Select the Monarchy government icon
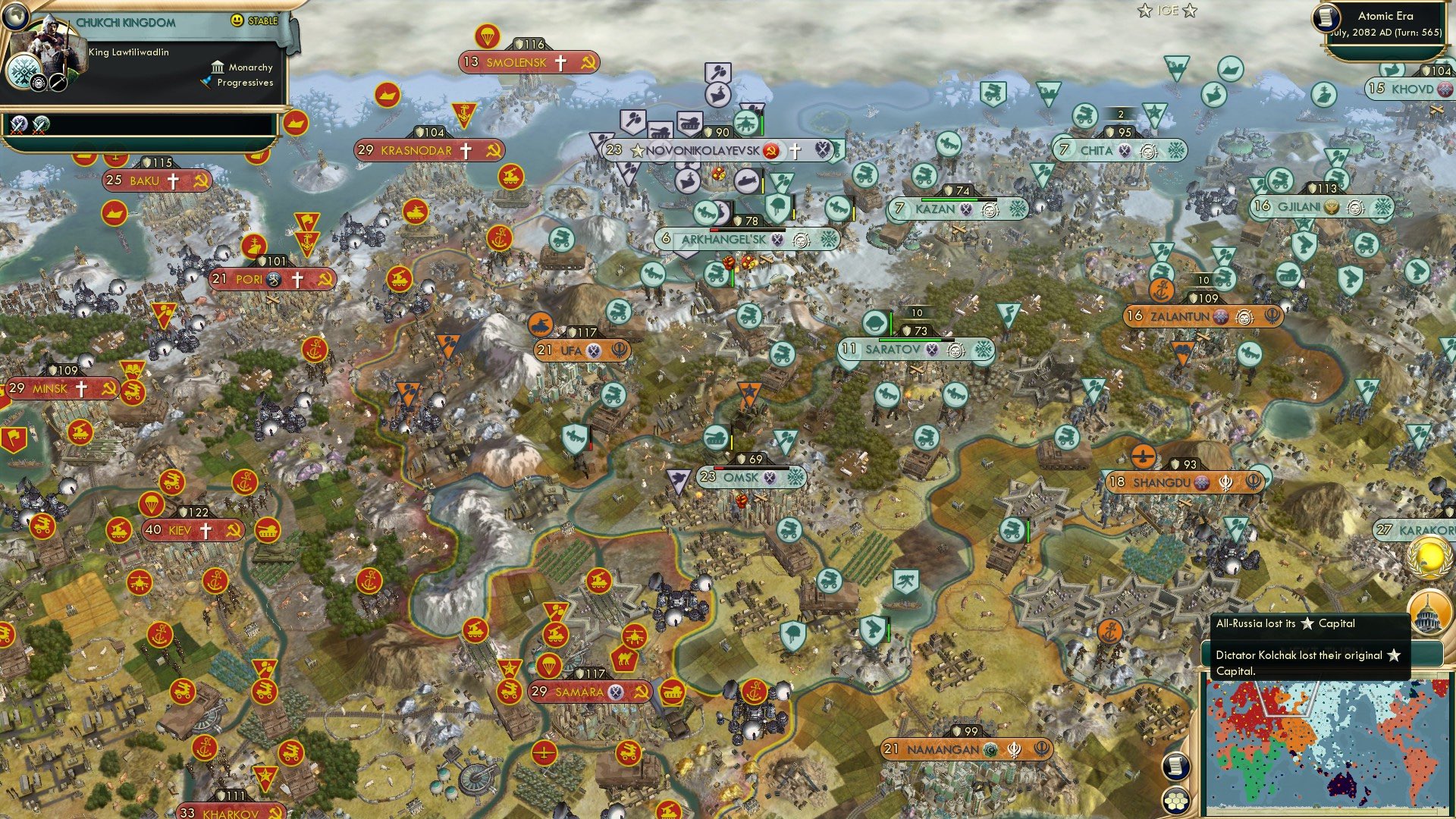The width and height of the screenshot is (1456, 819). 218,67
